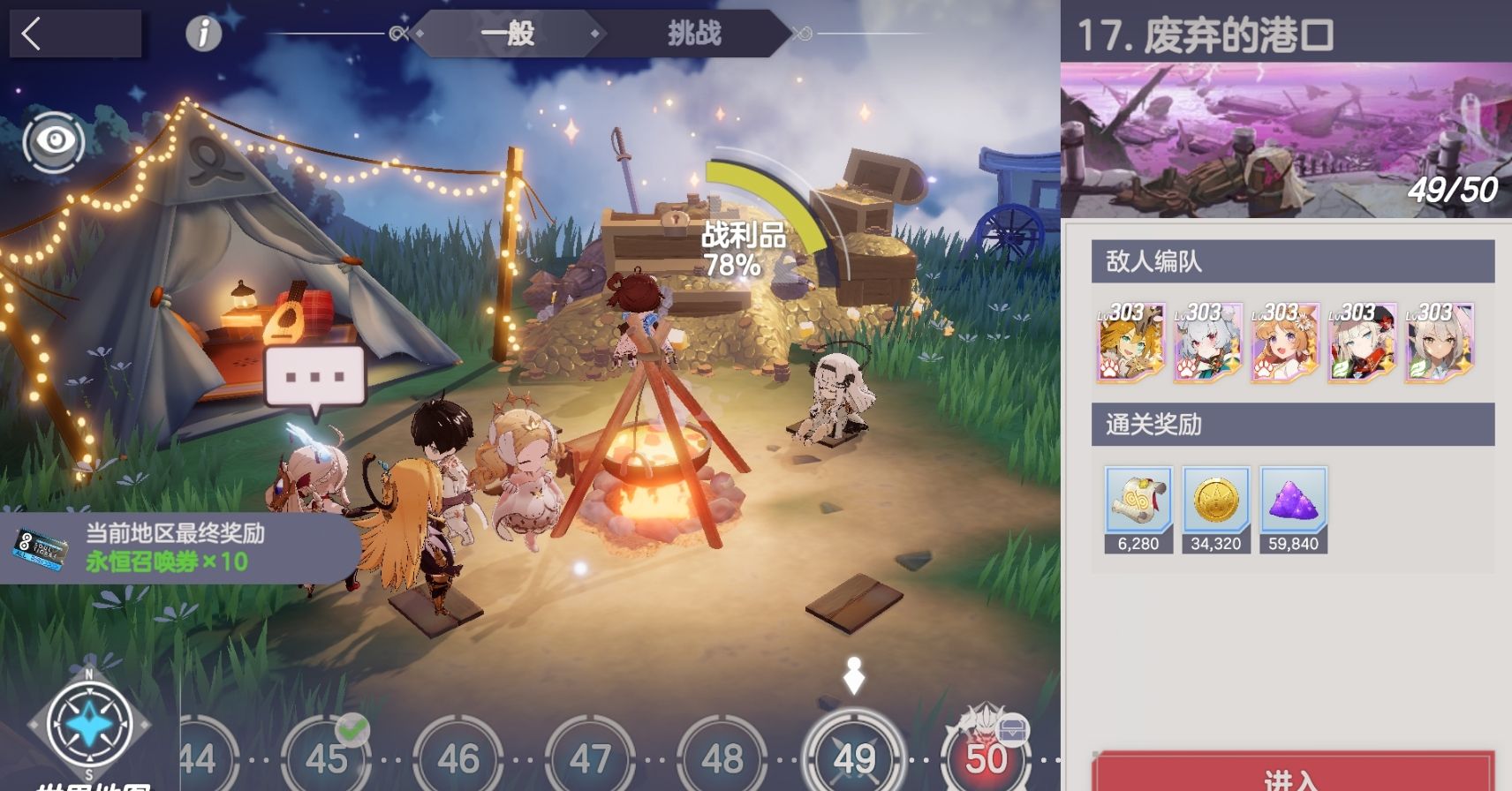The height and width of the screenshot is (791, 1512).
Task: Select stage 45 node
Action: coord(326,757)
